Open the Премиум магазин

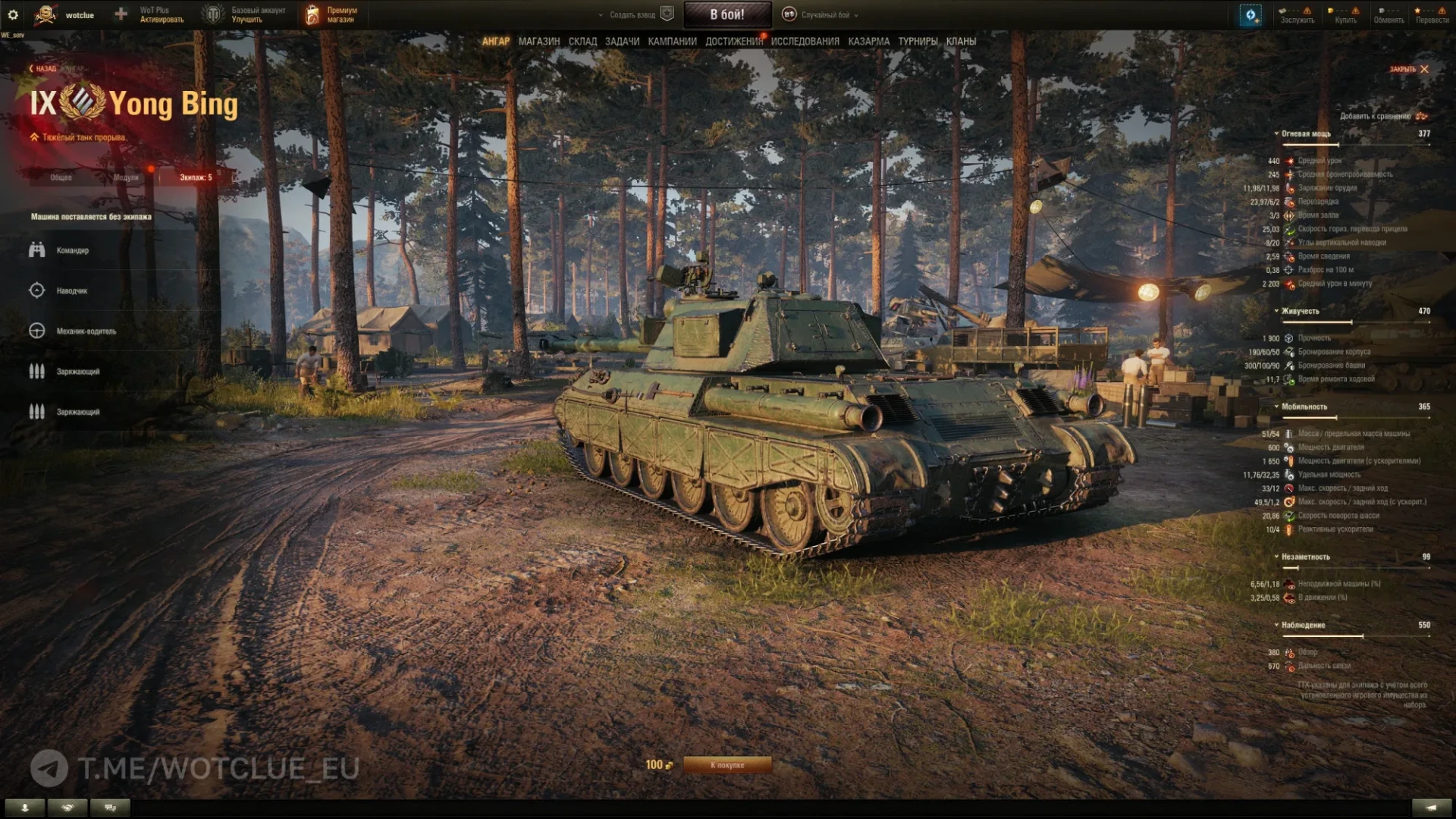pyautogui.click(x=331, y=14)
